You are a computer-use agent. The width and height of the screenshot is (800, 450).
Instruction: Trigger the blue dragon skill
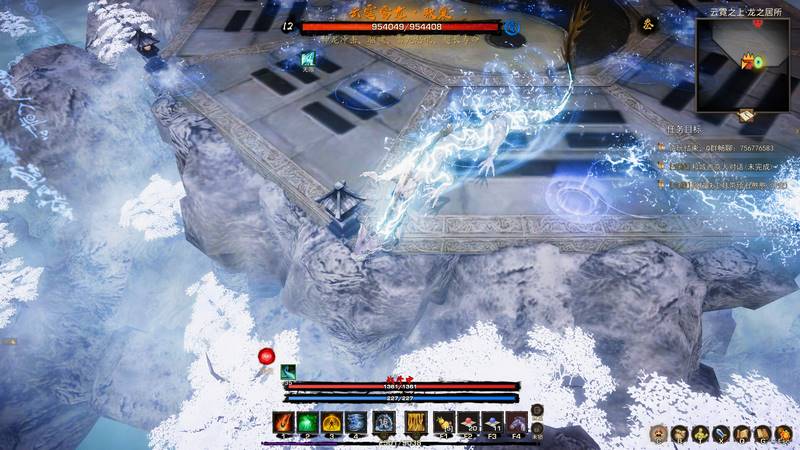click(355, 422)
